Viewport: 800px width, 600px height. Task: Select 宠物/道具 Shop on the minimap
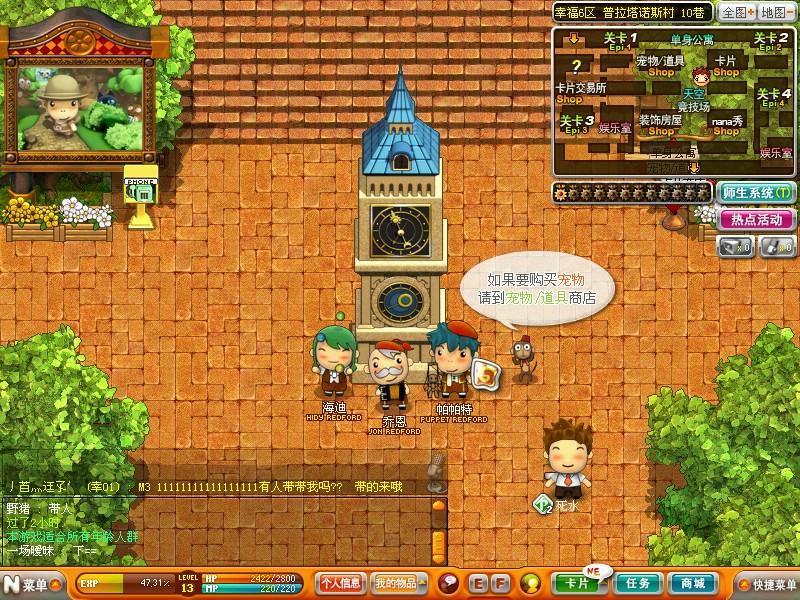tap(660, 65)
